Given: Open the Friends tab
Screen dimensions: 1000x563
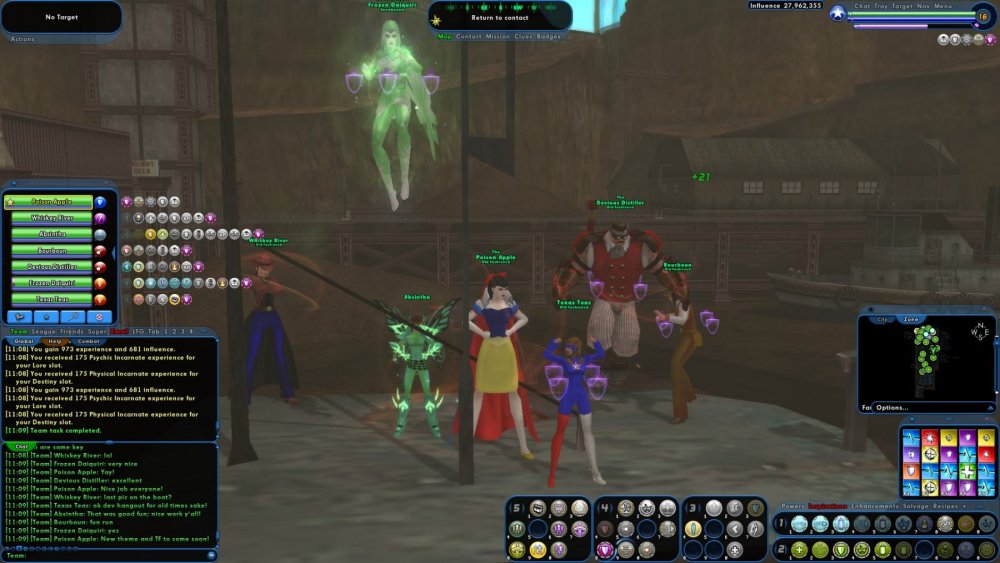Looking at the screenshot, I should 72,331.
